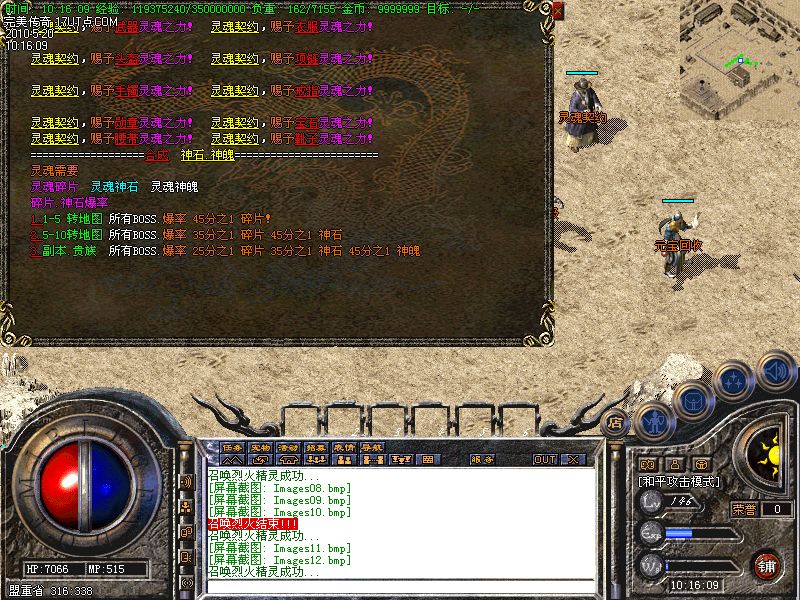The image size is (800, 600).
Task: Open the character equipment figure icon
Action: pos(655,421)
